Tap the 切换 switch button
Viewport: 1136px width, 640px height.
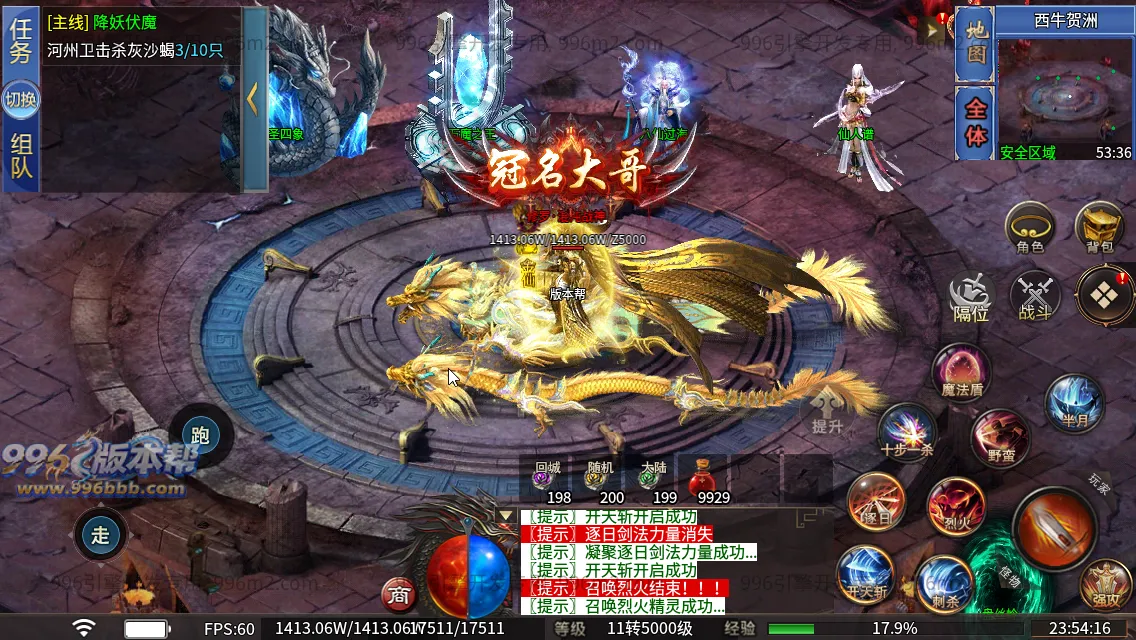click(21, 100)
